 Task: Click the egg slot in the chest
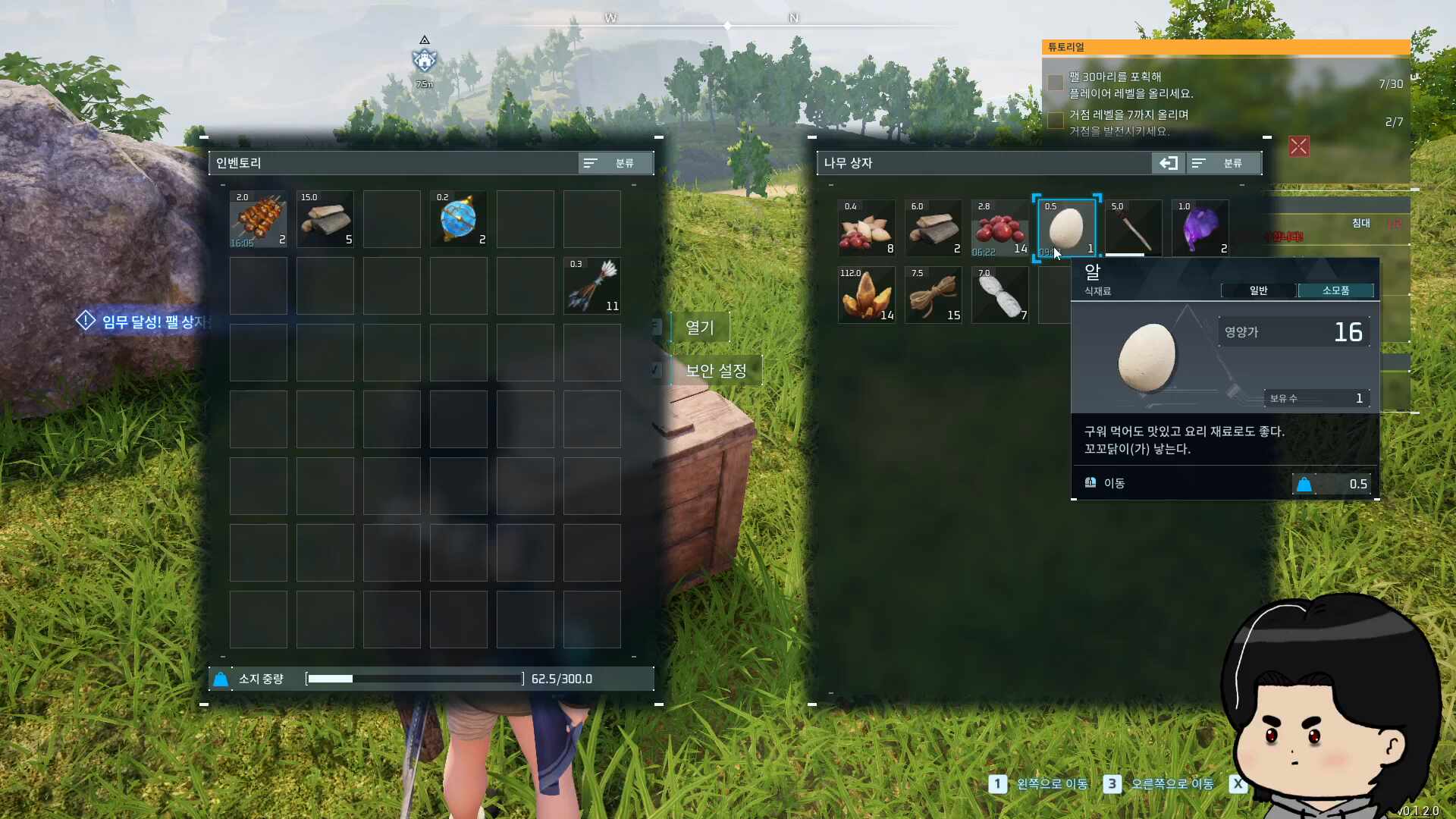(x=1067, y=228)
